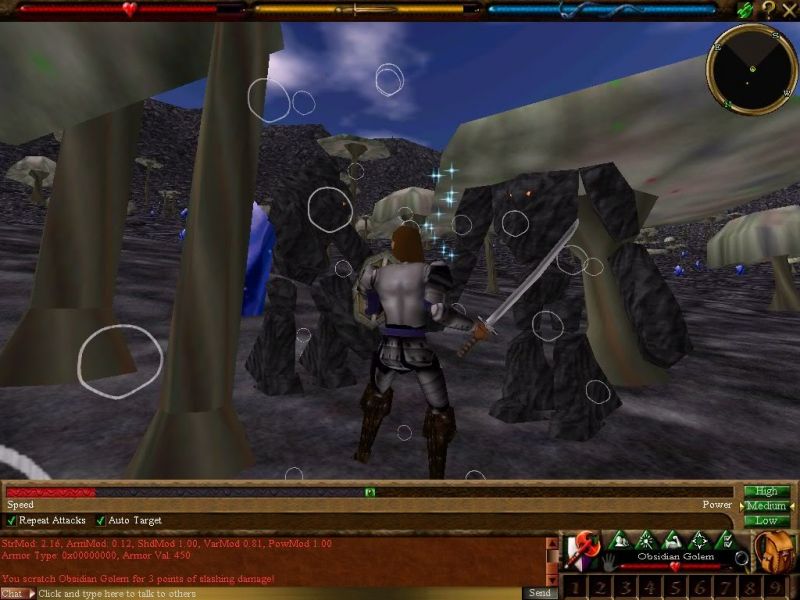This screenshot has width=800, height=600.
Task: Select the Low attack height button
Action: point(766,521)
